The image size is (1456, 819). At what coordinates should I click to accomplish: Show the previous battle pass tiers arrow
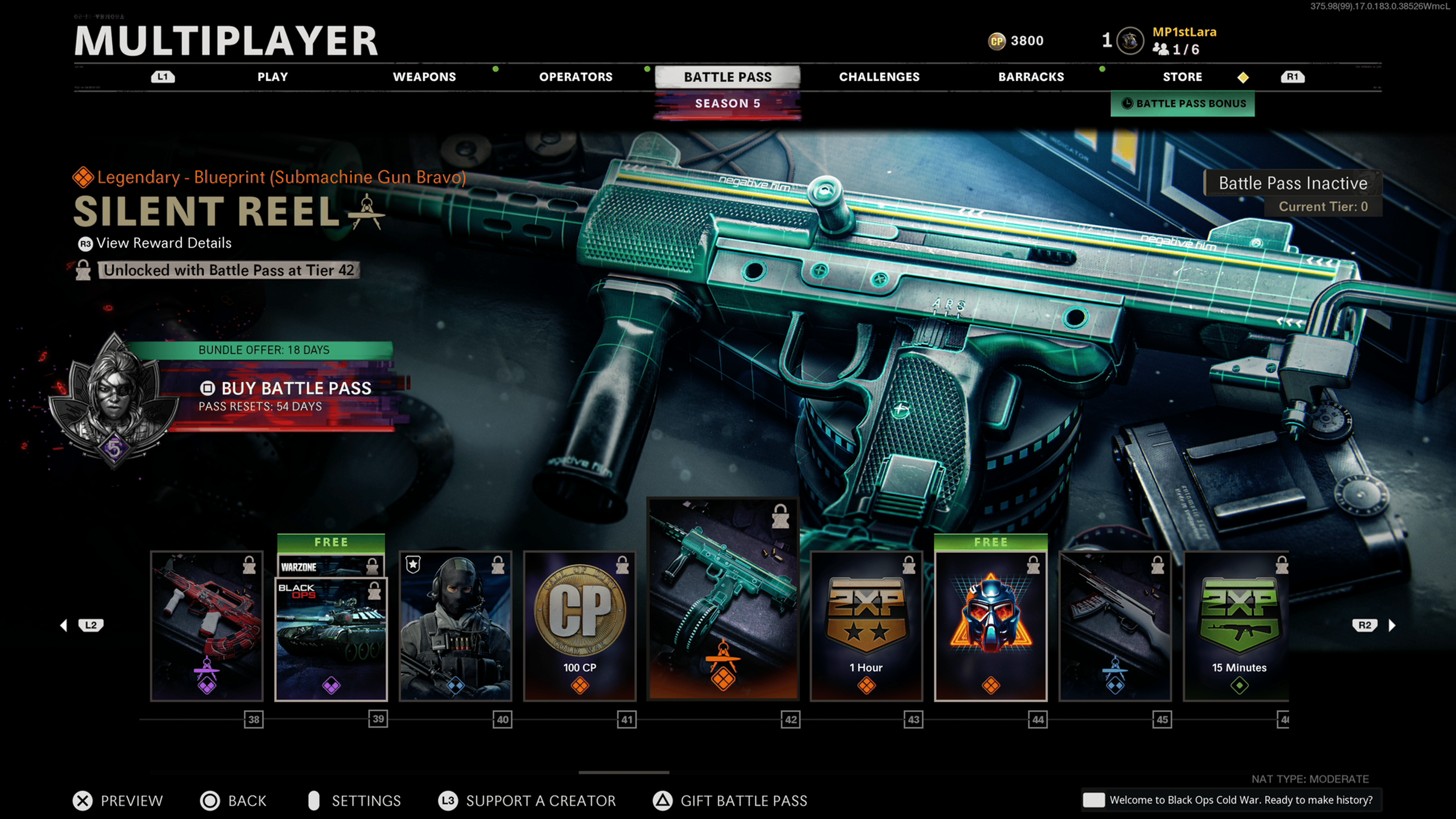(64, 625)
